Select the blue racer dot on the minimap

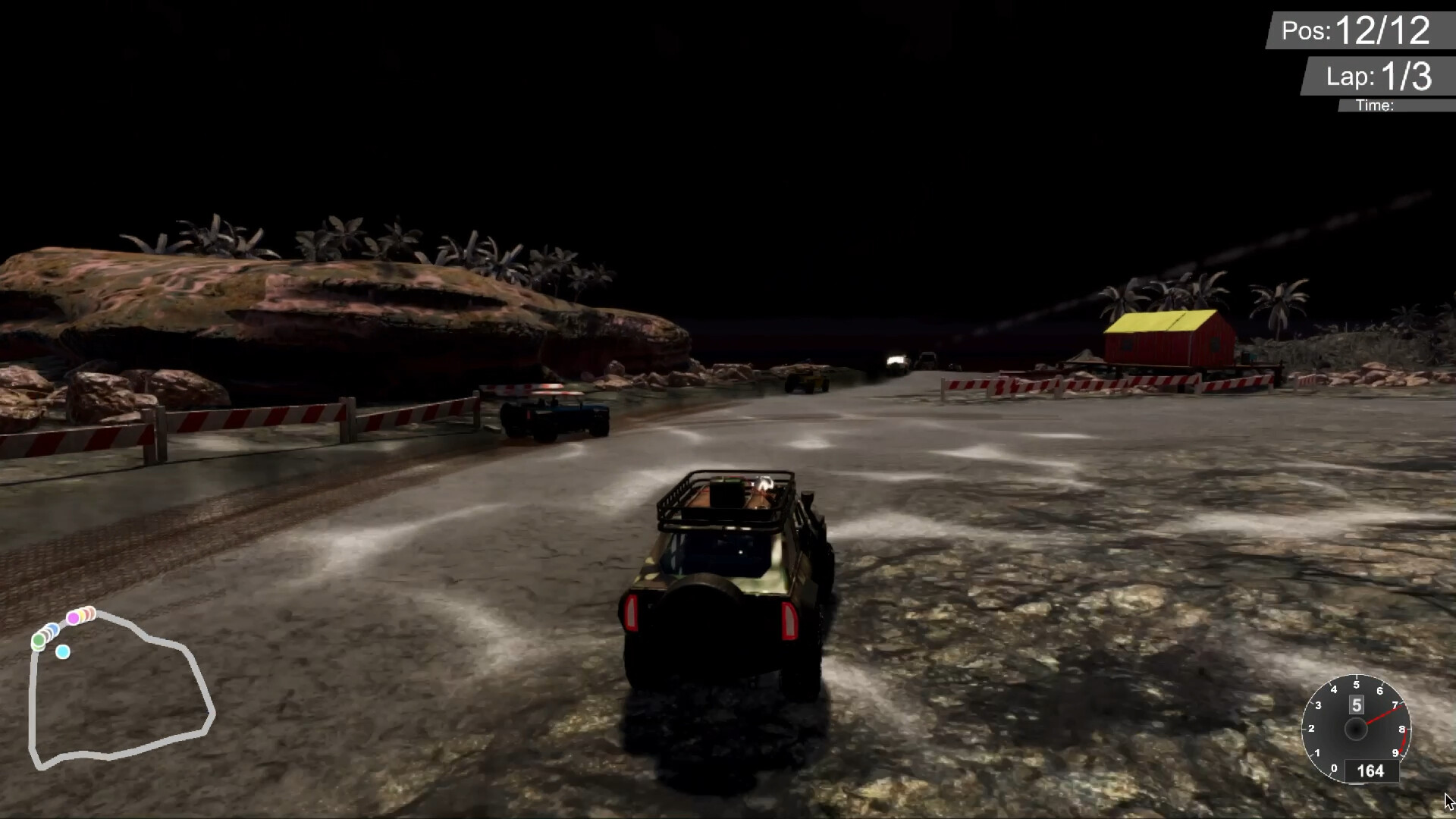(53, 629)
